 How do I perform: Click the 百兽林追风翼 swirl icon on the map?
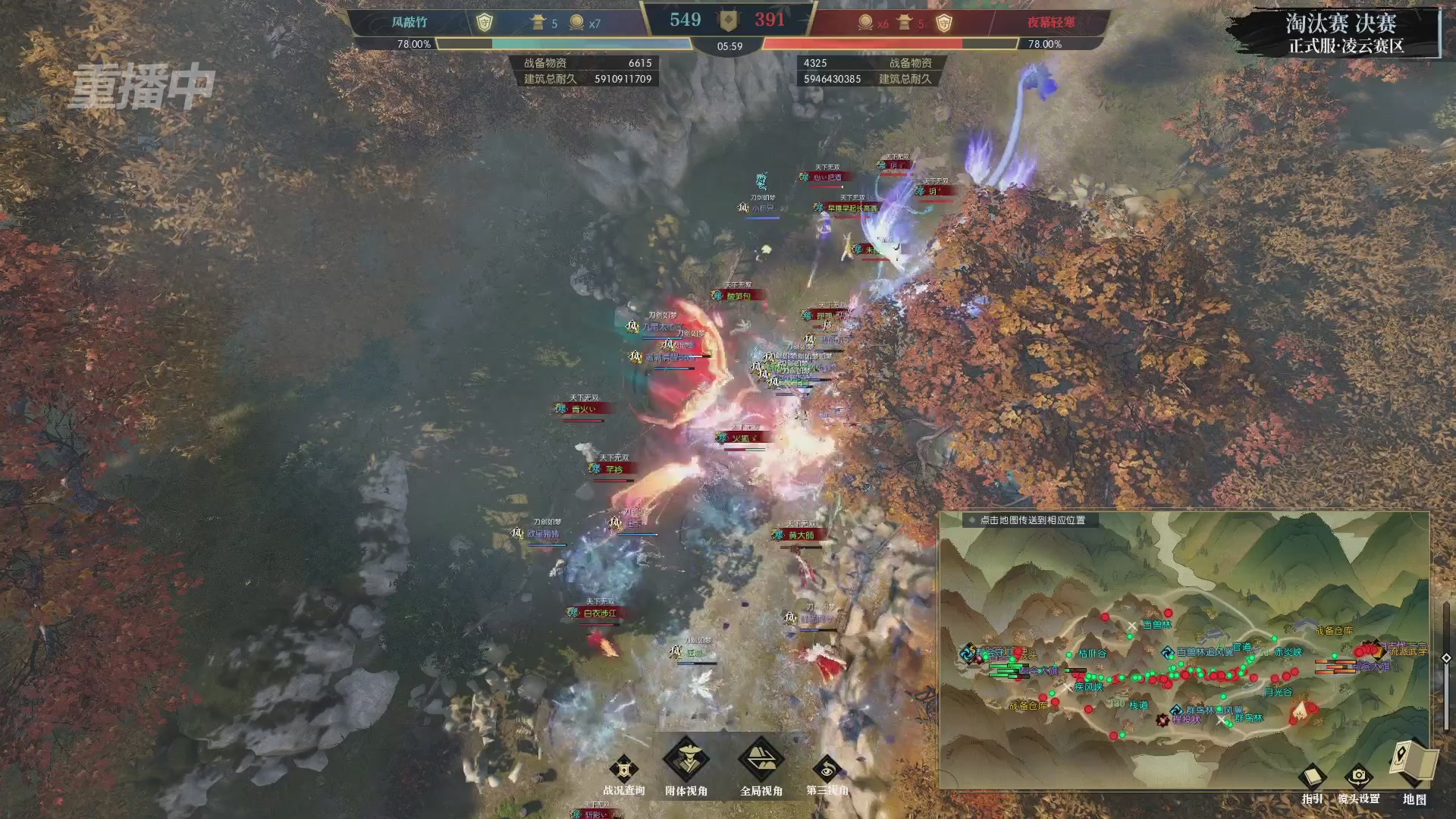1168,652
